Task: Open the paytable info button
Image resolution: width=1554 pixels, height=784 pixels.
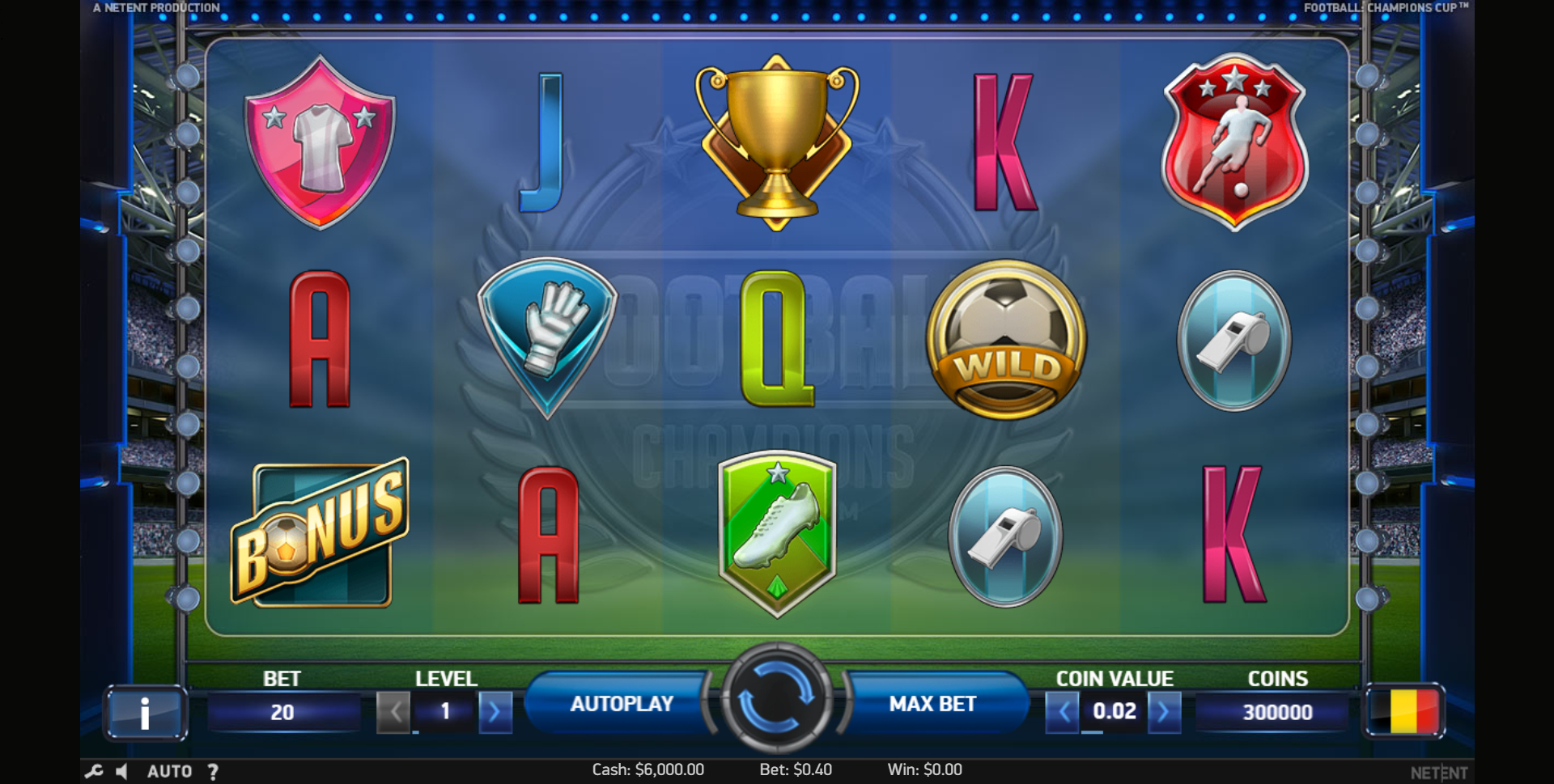Action: (x=145, y=713)
